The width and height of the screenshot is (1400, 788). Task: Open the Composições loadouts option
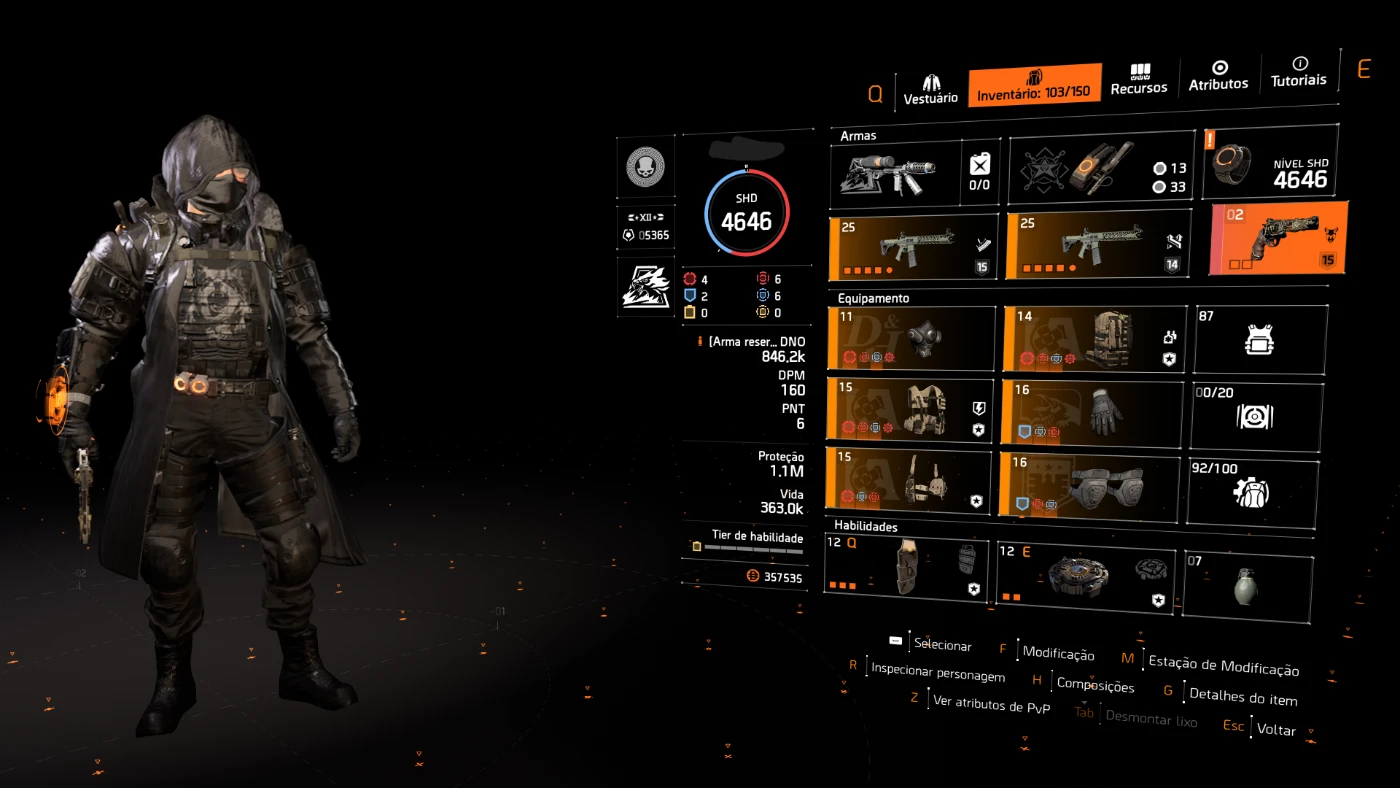[x=1095, y=687]
